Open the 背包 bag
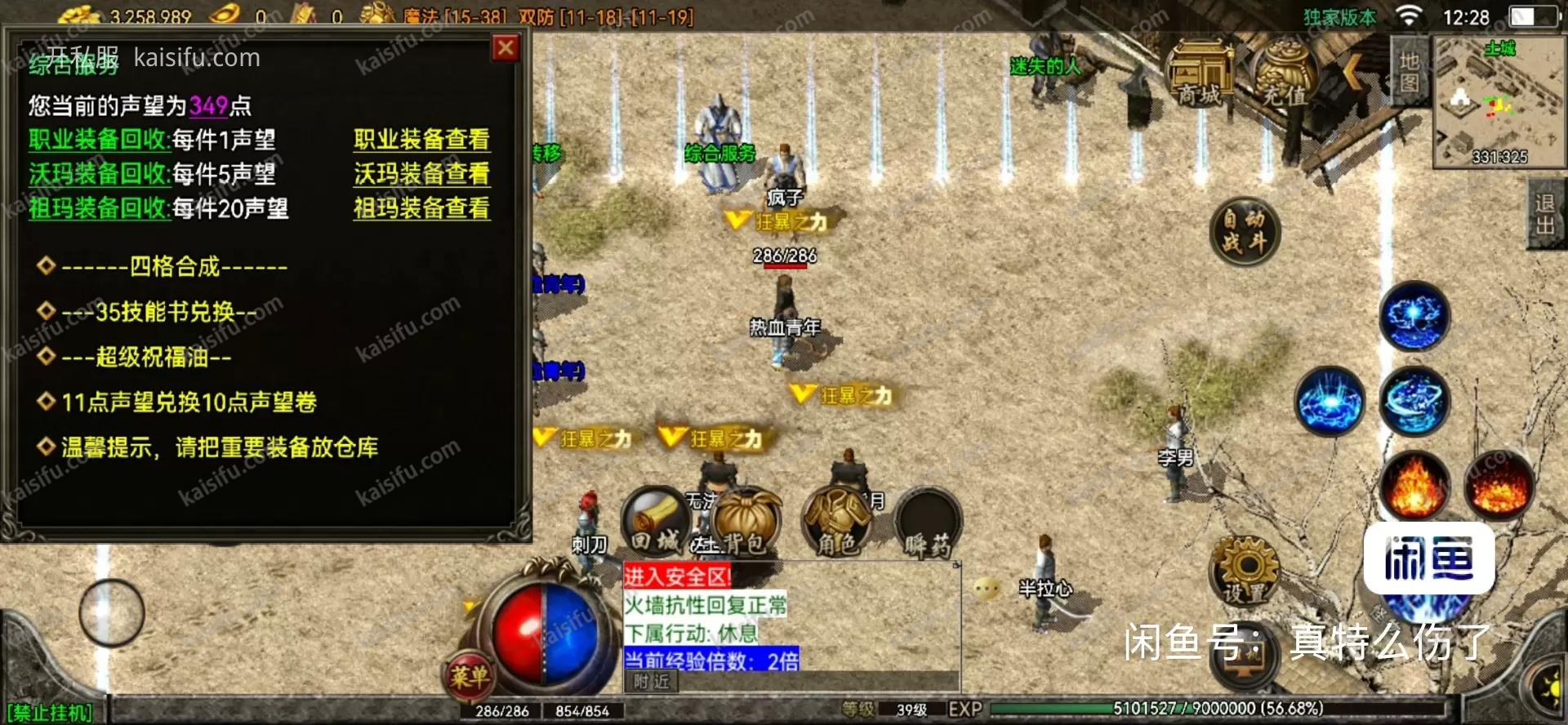This screenshot has width=1568, height=725. 745,523
